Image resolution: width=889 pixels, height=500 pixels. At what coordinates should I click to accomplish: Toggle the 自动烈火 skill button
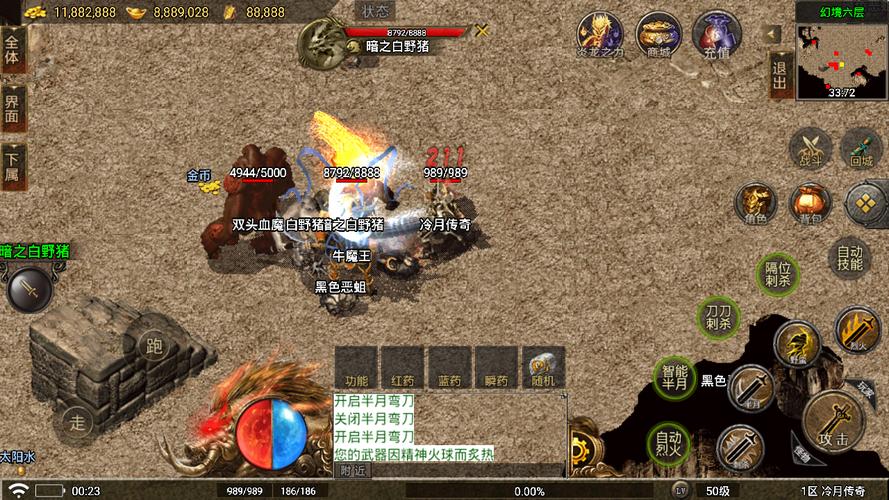click(669, 441)
